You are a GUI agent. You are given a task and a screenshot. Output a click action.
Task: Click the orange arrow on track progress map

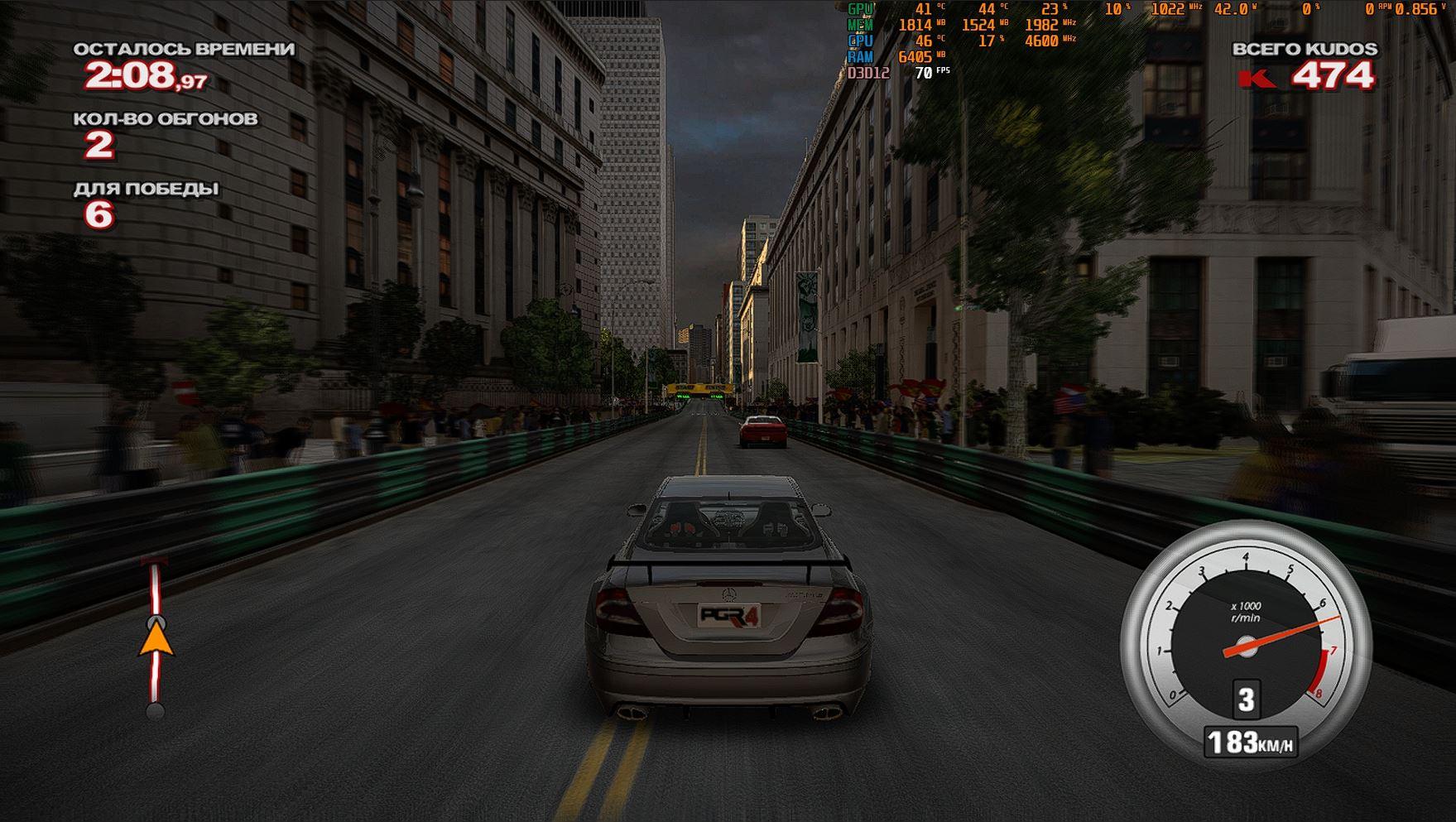click(x=156, y=641)
